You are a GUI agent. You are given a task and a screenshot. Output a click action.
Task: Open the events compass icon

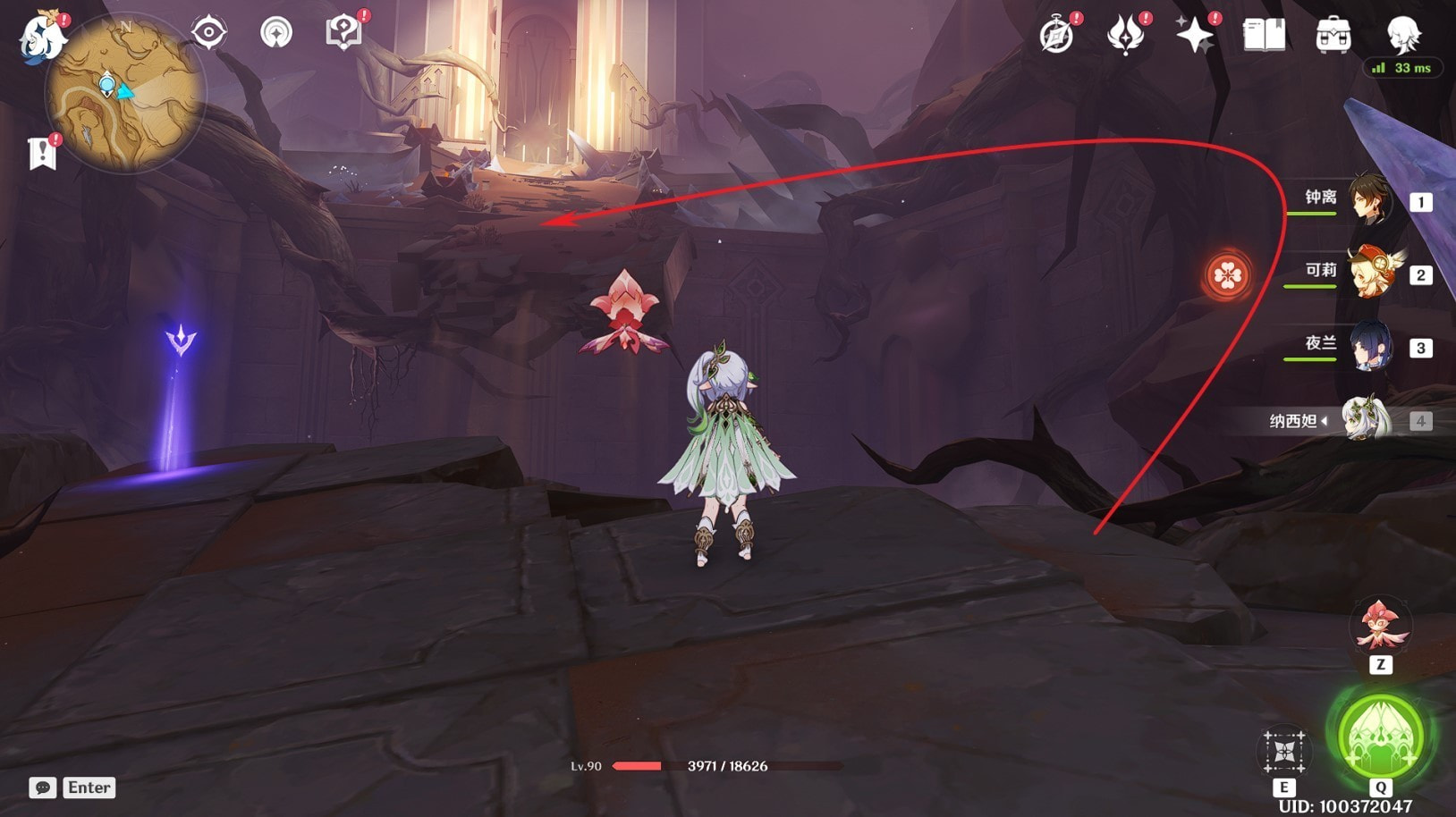click(x=1057, y=36)
